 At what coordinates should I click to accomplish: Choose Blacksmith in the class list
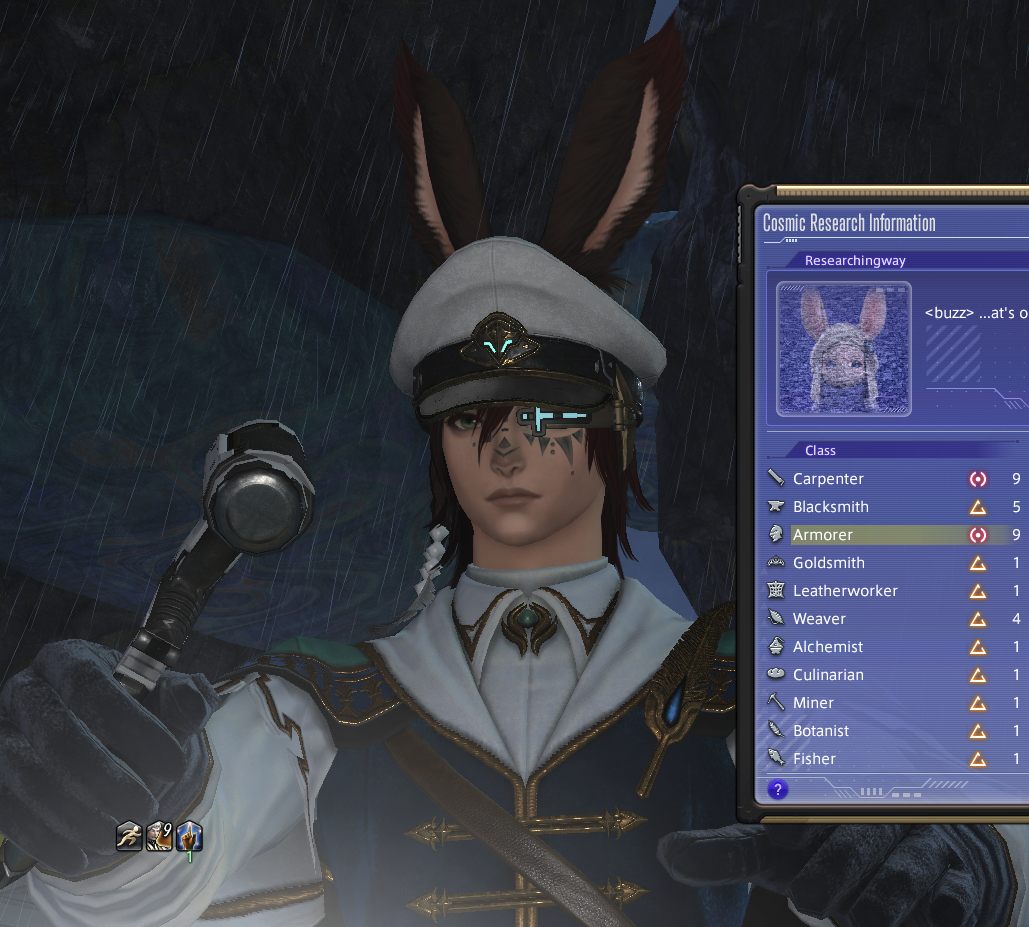[831, 507]
